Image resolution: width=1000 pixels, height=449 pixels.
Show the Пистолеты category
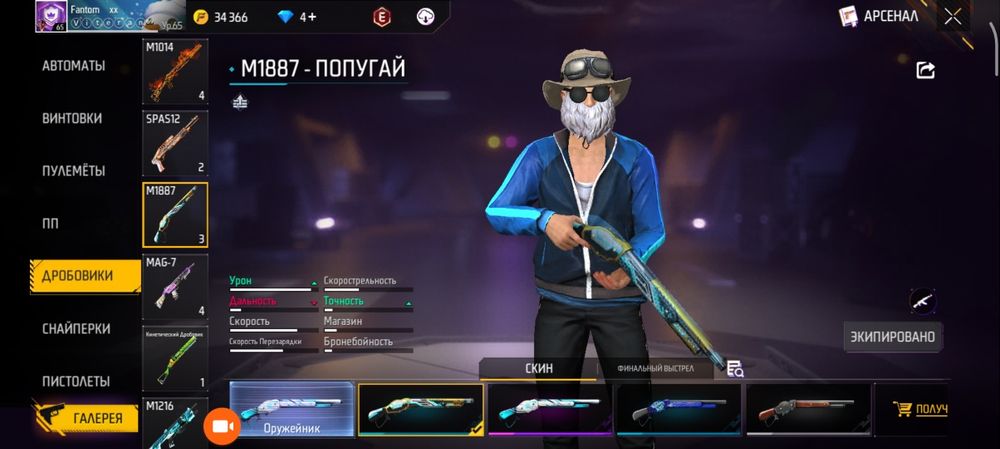(76, 381)
